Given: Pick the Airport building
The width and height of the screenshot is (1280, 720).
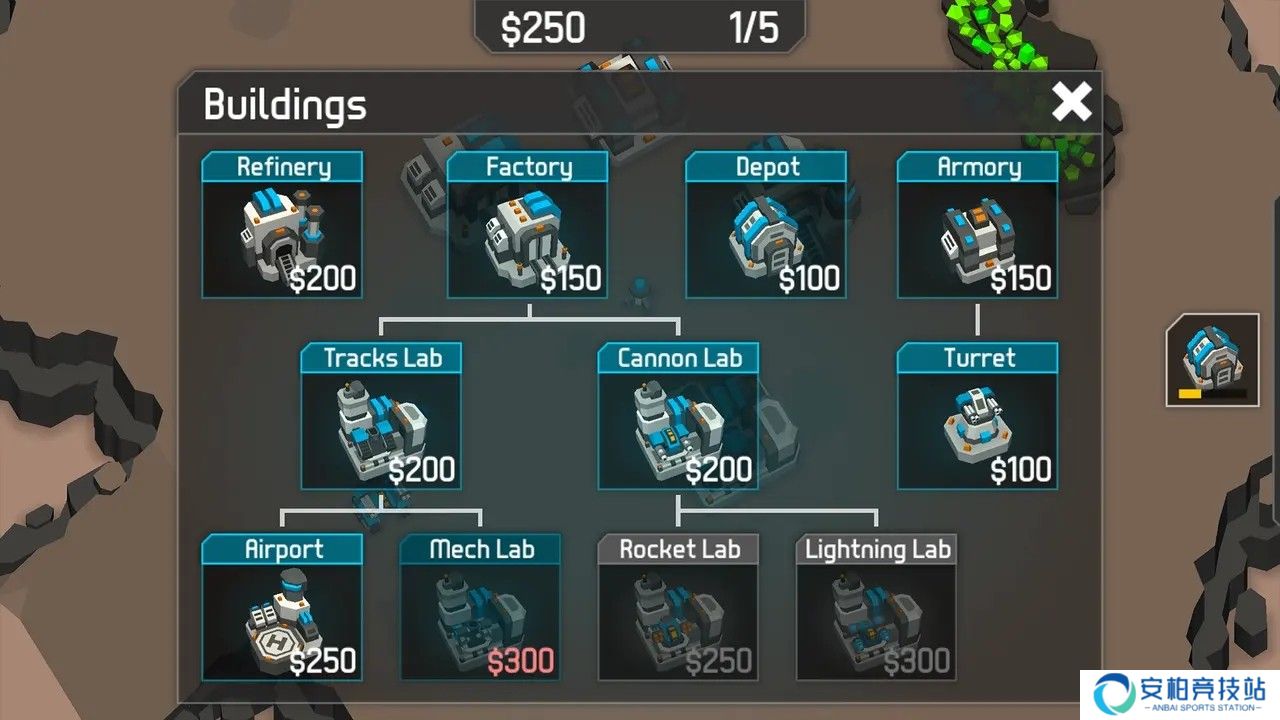Looking at the screenshot, I should click(x=282, y=607).
